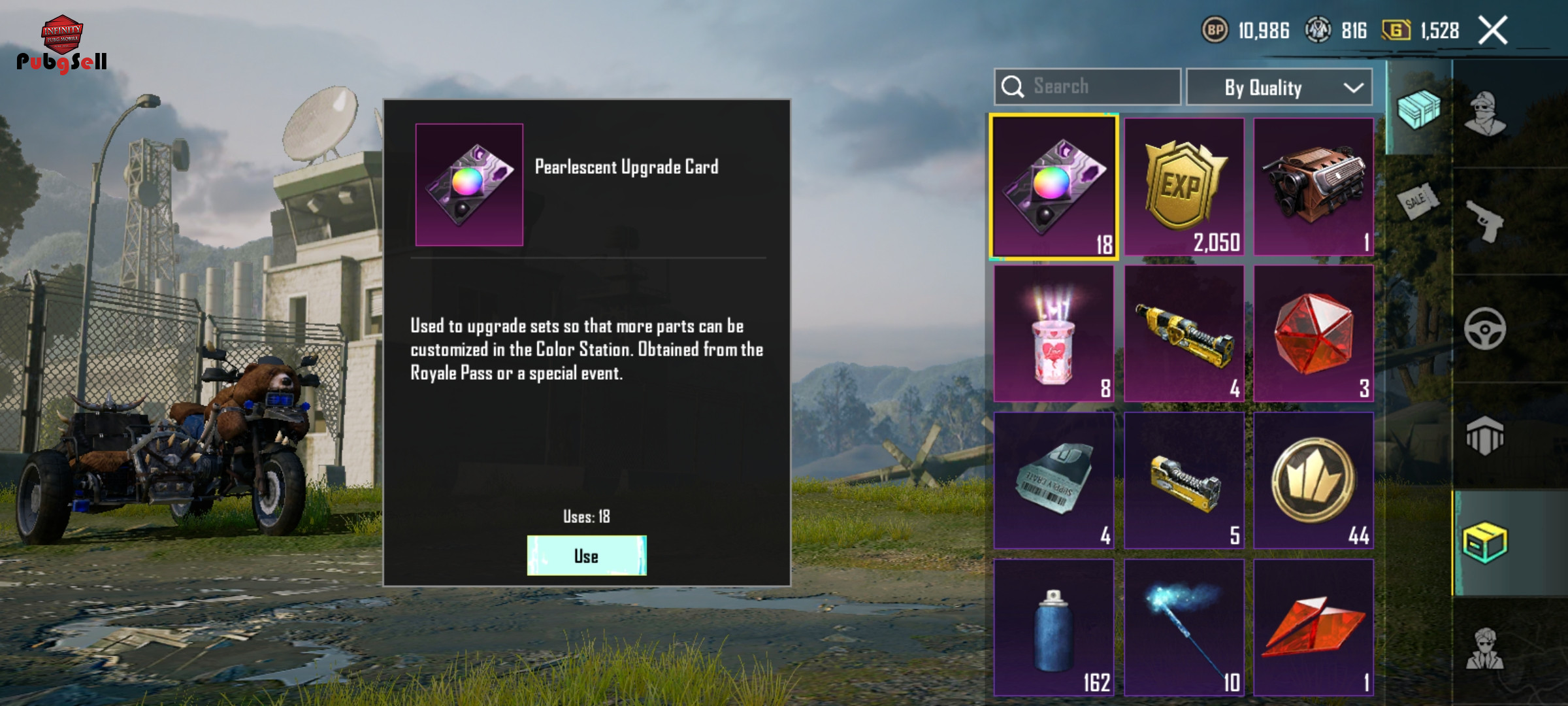Click the inventory Search field

[x=1087, y=86]
